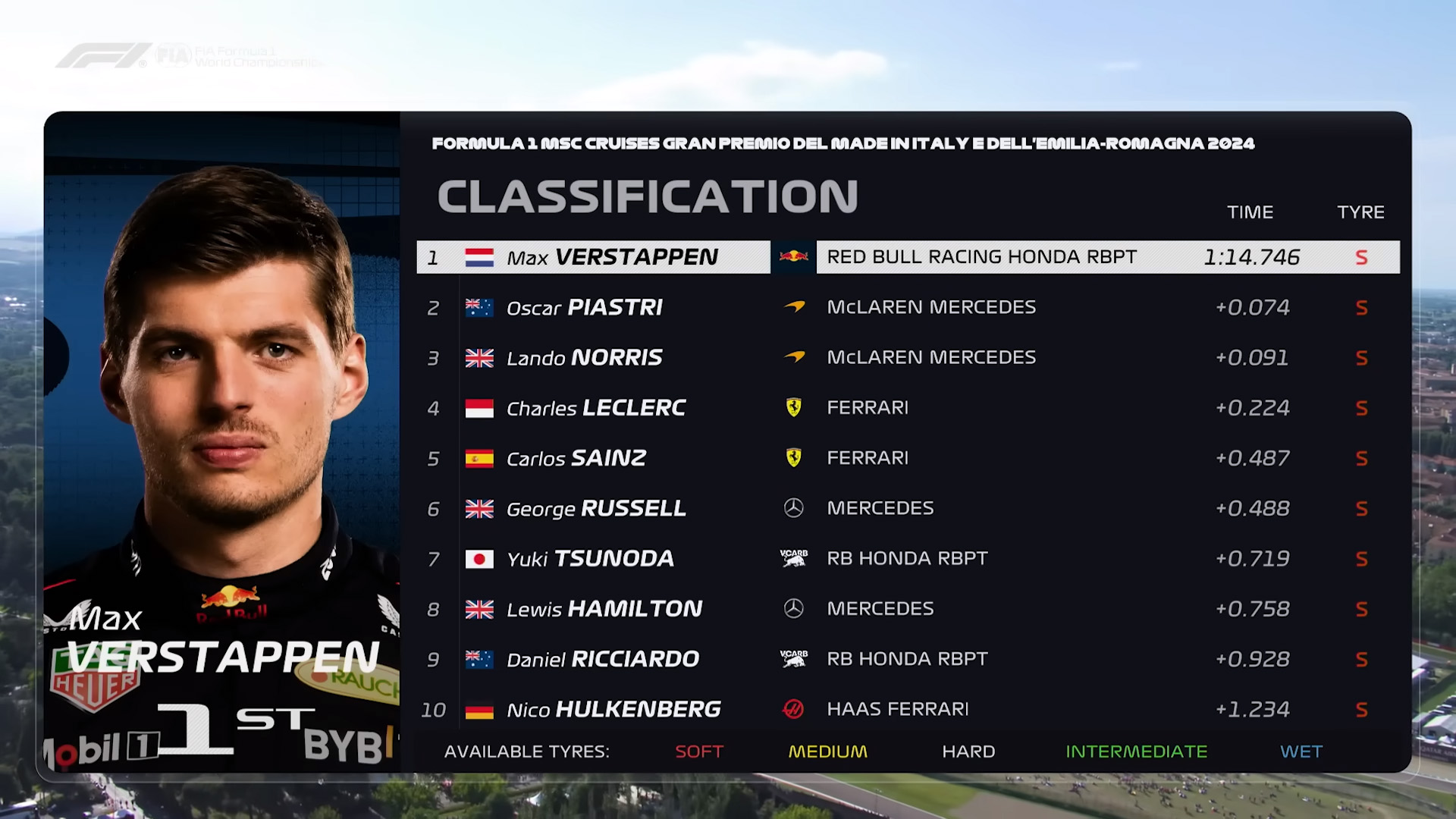Select the MEDIUM tyre legend entry
The height and width of the screenshot is (819, 1456).
827,752
